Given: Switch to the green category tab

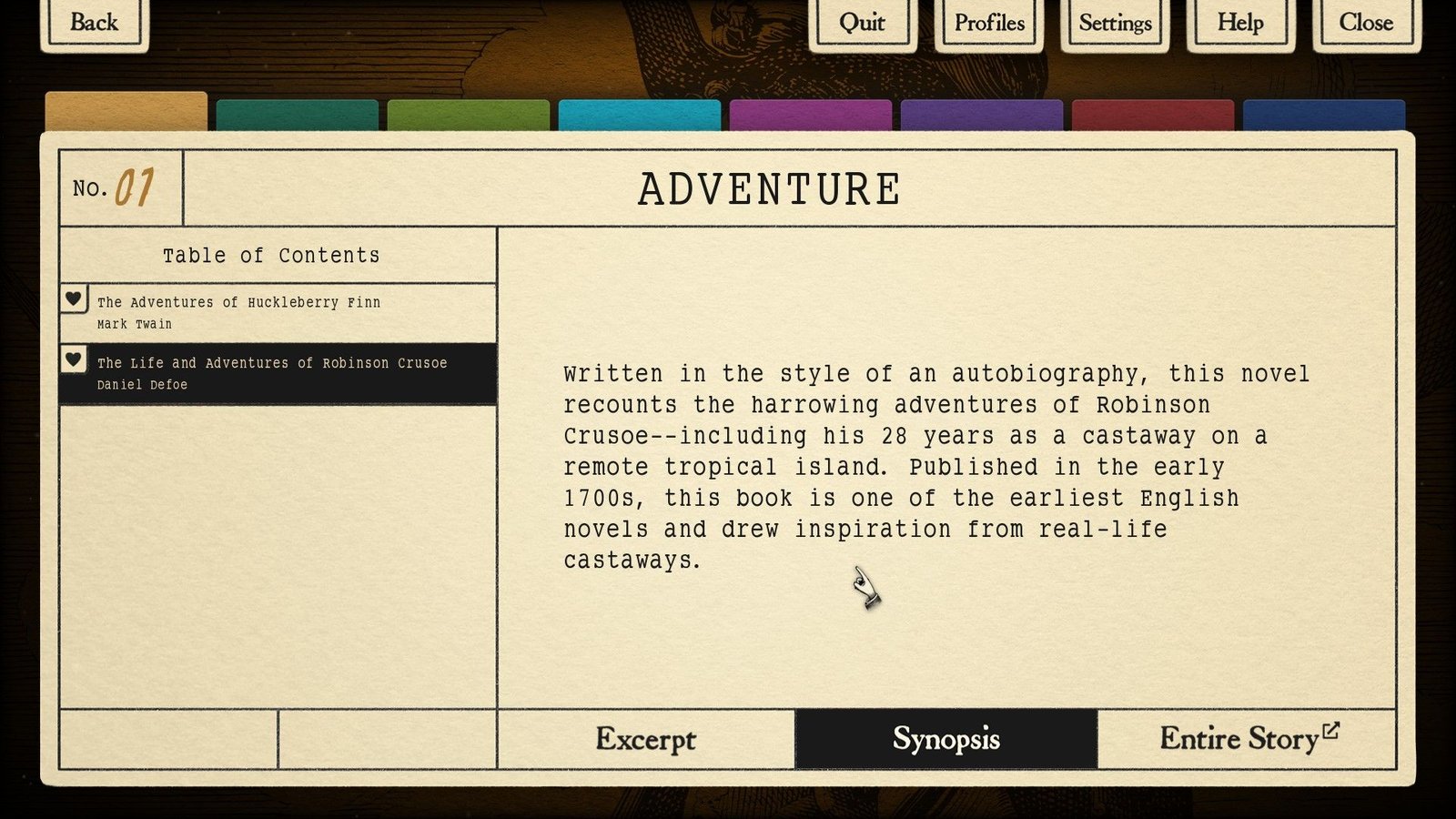Looking at the screenshot, I should (469, 116).
